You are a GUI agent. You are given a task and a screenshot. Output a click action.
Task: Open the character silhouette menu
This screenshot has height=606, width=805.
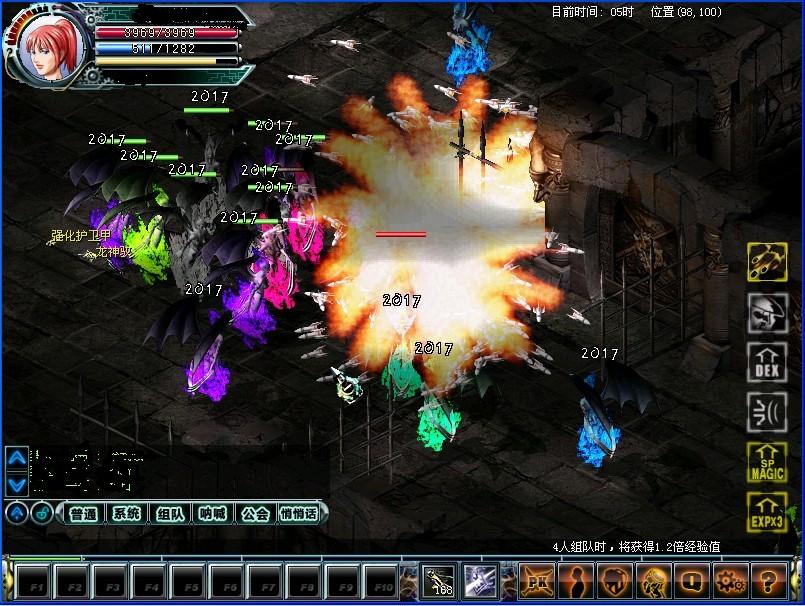[575, 580]
